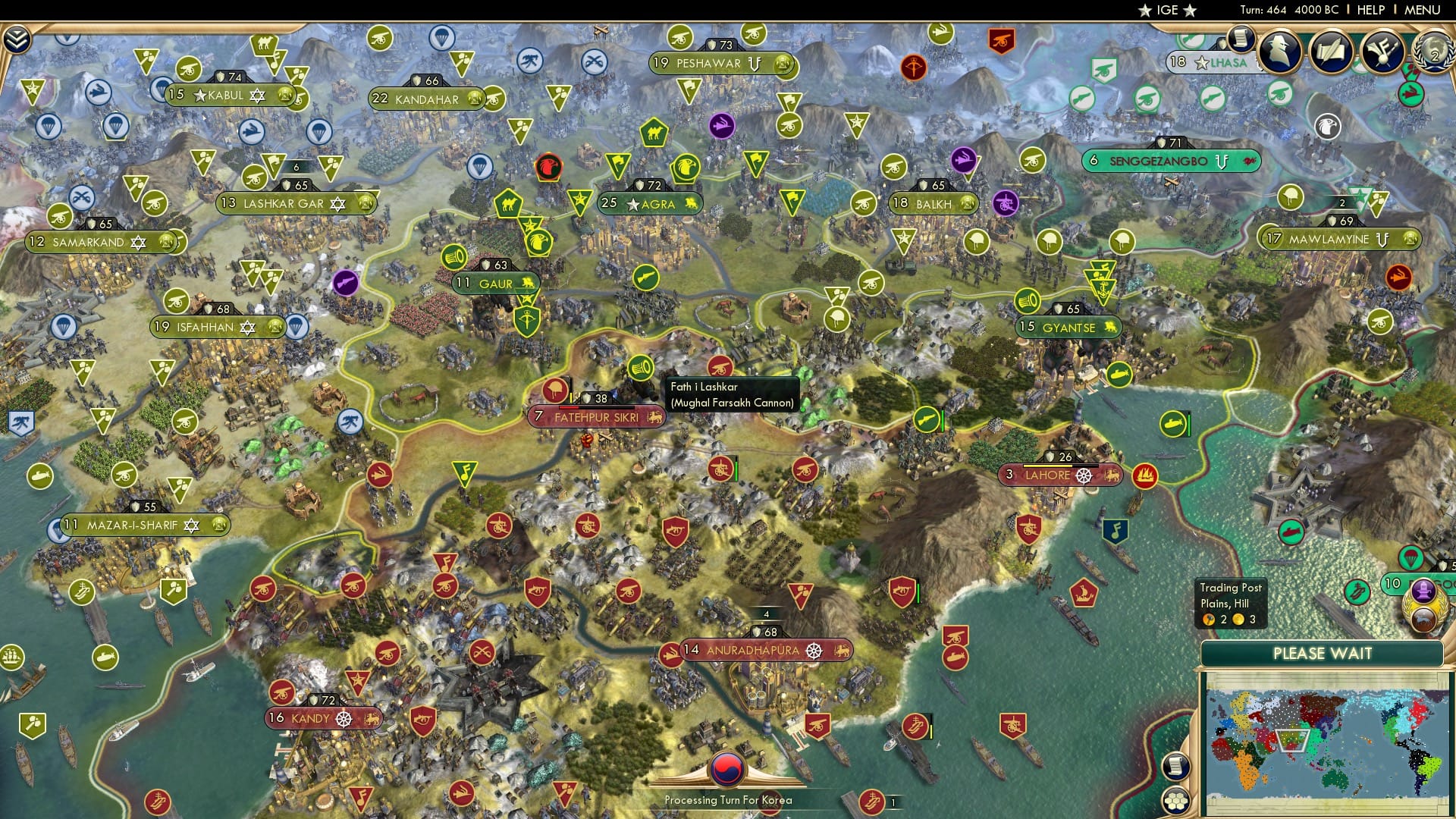
Task: Open the Espionage overview spy icon
Action: point(1279,52)
